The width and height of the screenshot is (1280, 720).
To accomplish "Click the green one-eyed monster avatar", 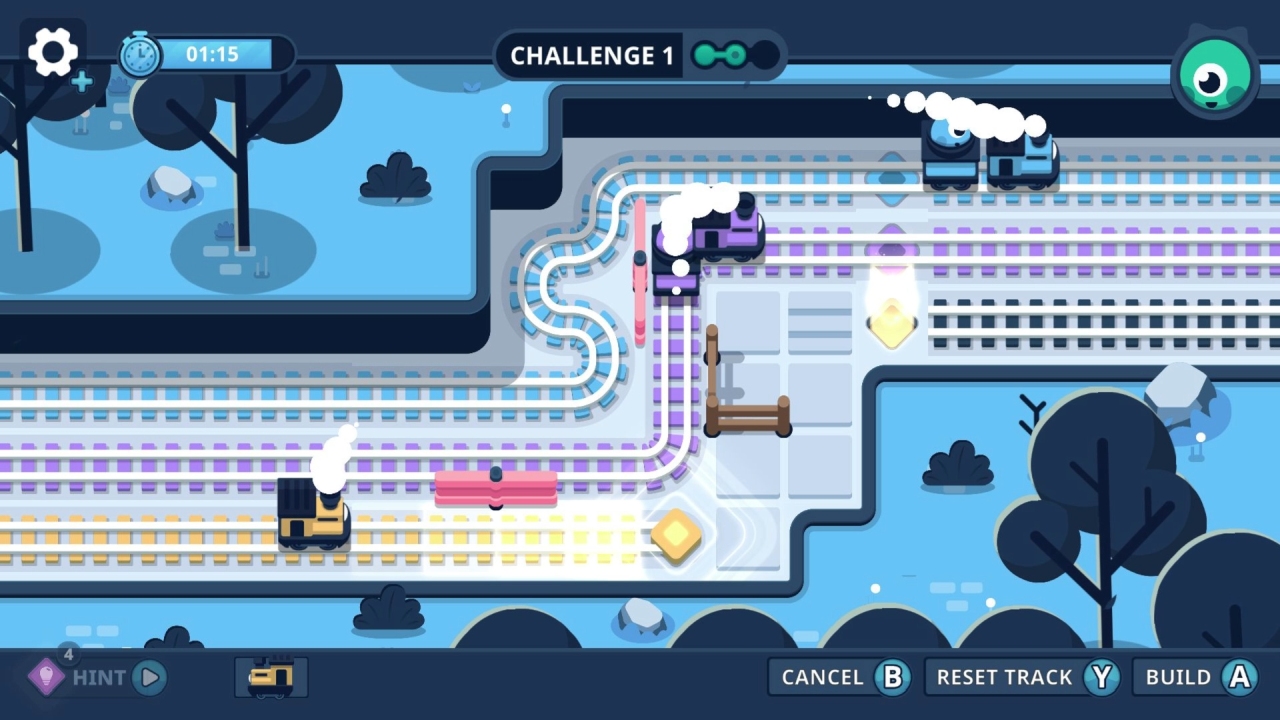I will click(1213, 72).
